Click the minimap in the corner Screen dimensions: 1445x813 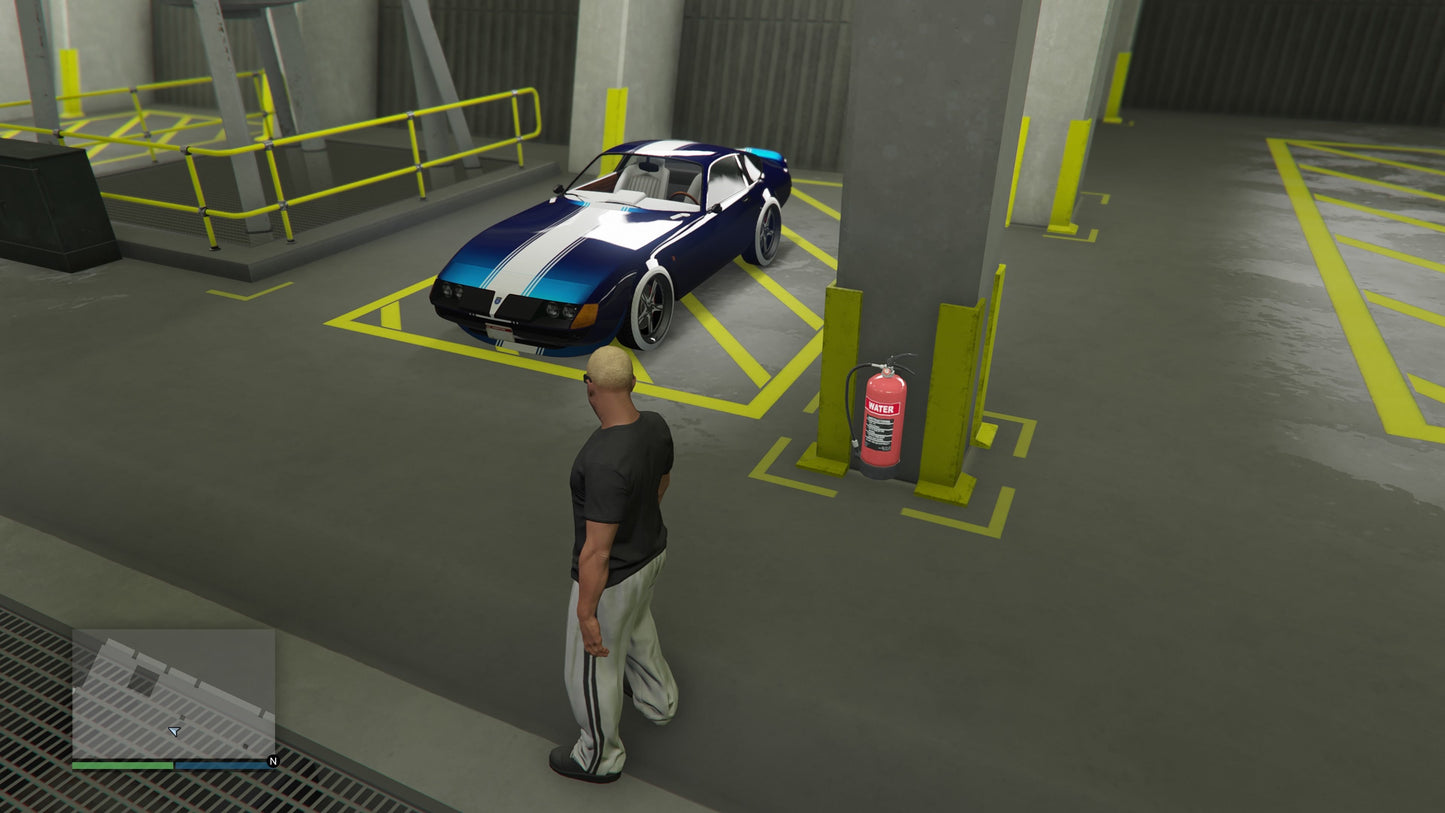pyautogui.click(x=173, y=693)
